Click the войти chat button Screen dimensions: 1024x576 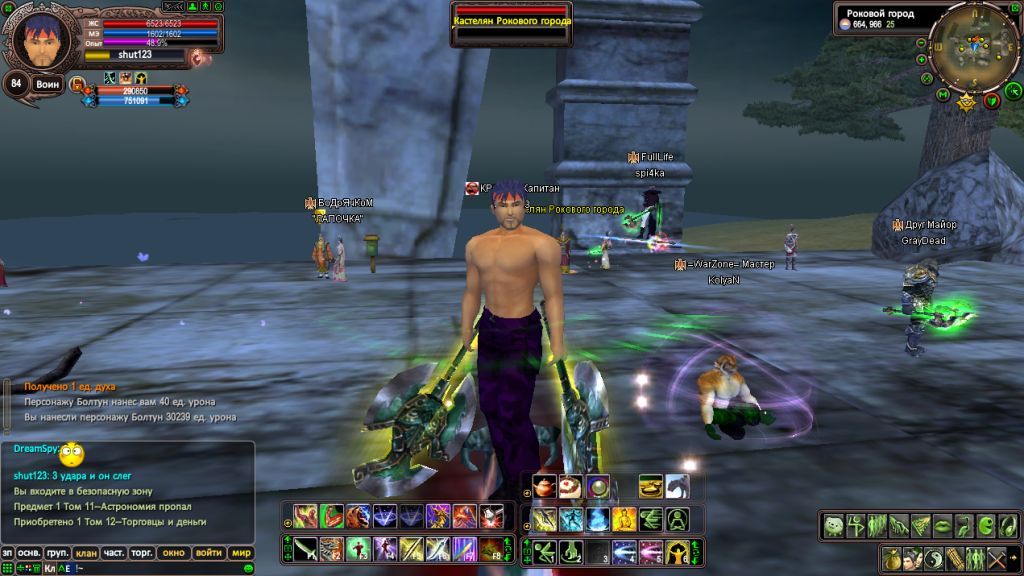(209, 552)
